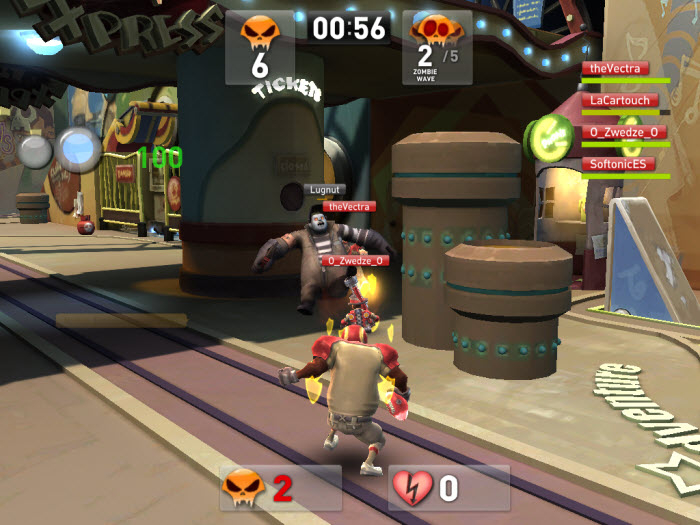
Task: Tap the blue orb icon
Action: (x=79, y=148)
